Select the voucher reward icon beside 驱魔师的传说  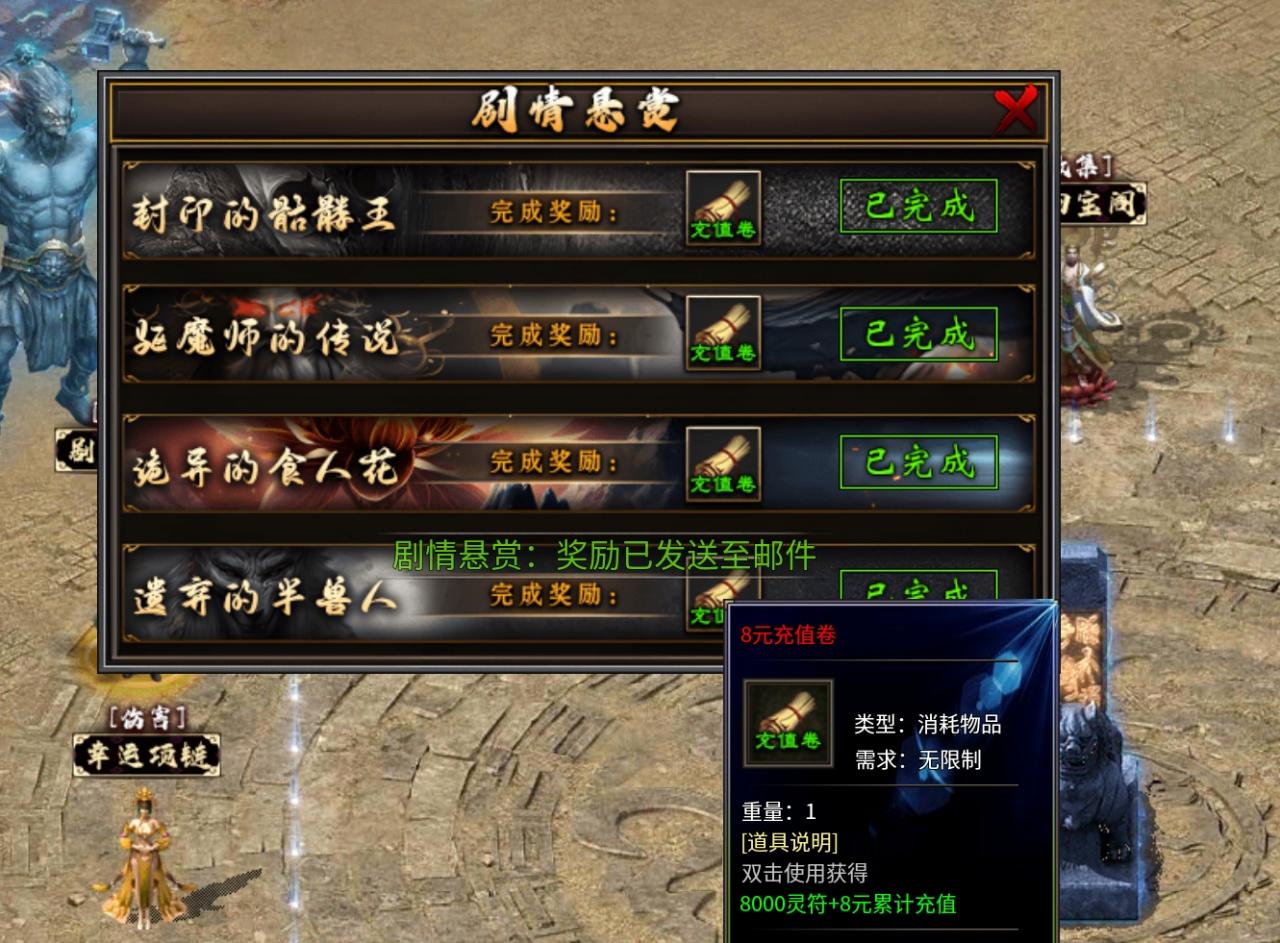click(x=723, y=336)
